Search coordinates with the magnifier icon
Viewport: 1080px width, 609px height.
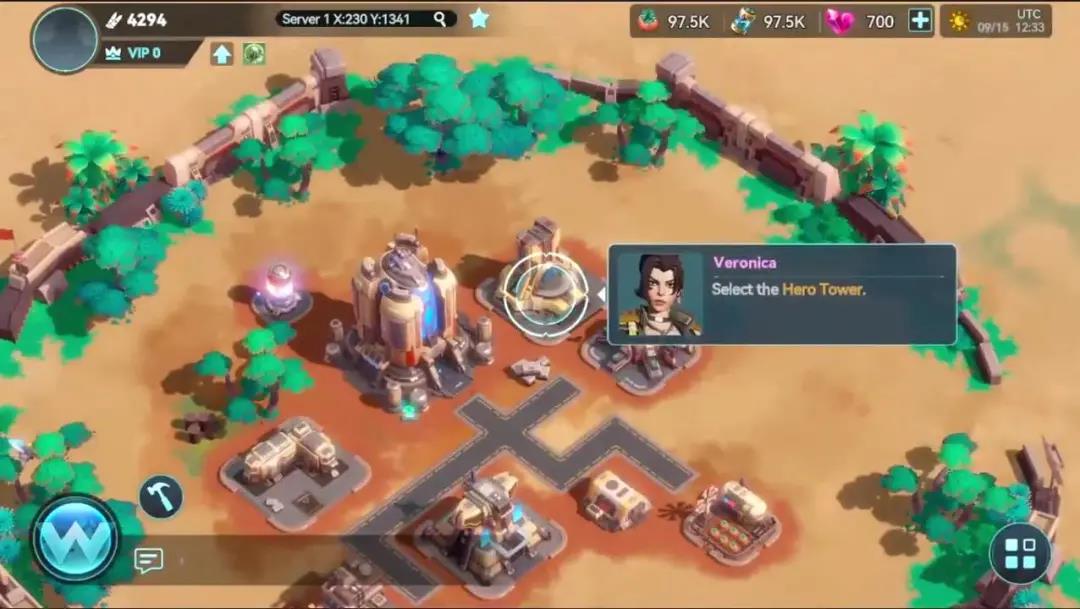[440, 19]
